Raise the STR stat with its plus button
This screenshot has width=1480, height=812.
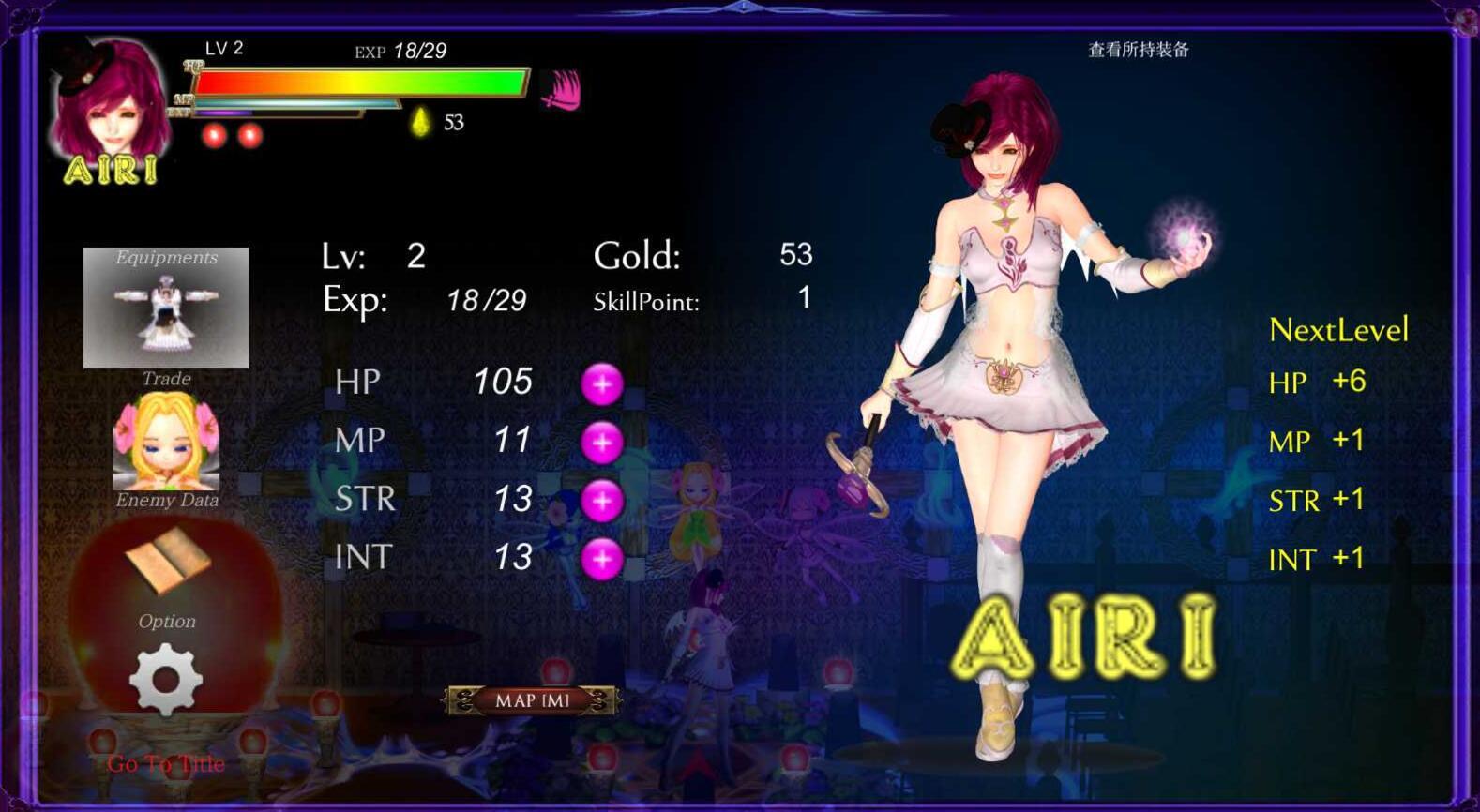pos(604,499)
